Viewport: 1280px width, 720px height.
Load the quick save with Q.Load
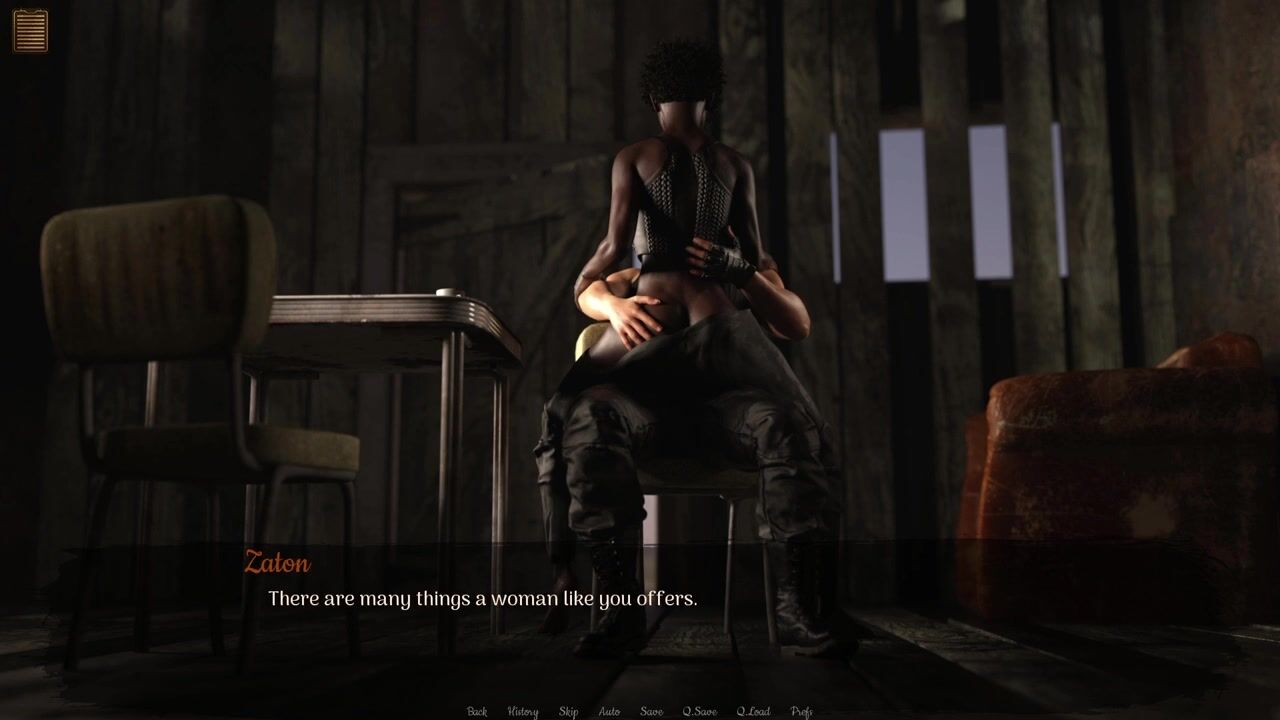753,711
